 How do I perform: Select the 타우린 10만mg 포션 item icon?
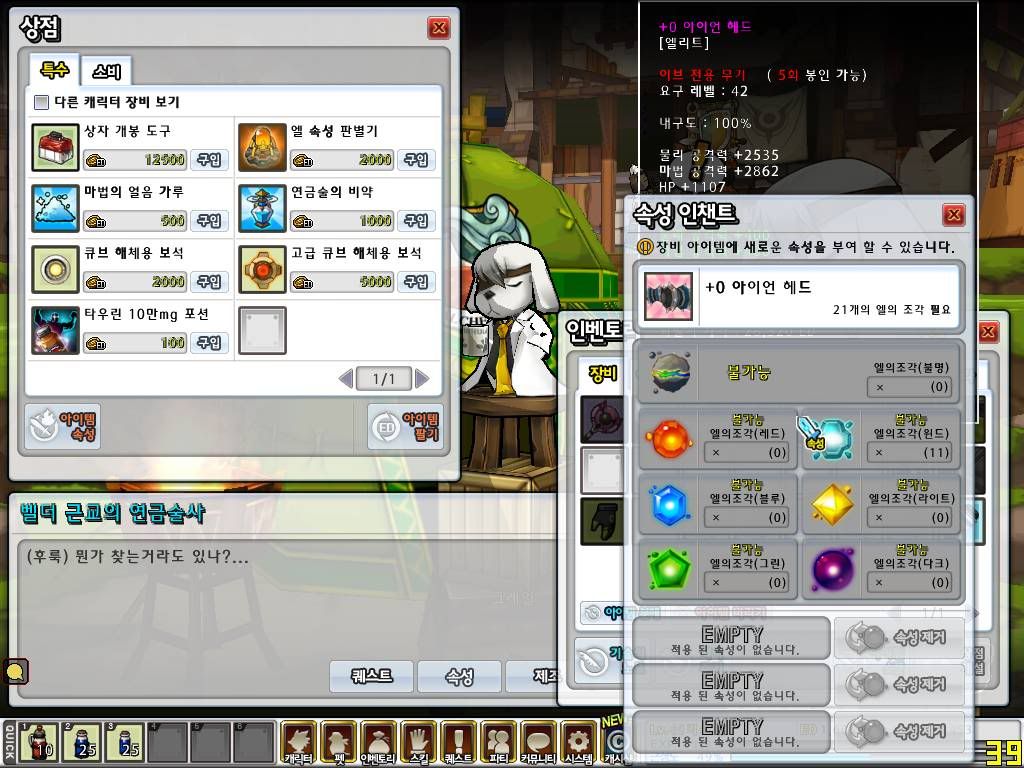click(55, 330)
